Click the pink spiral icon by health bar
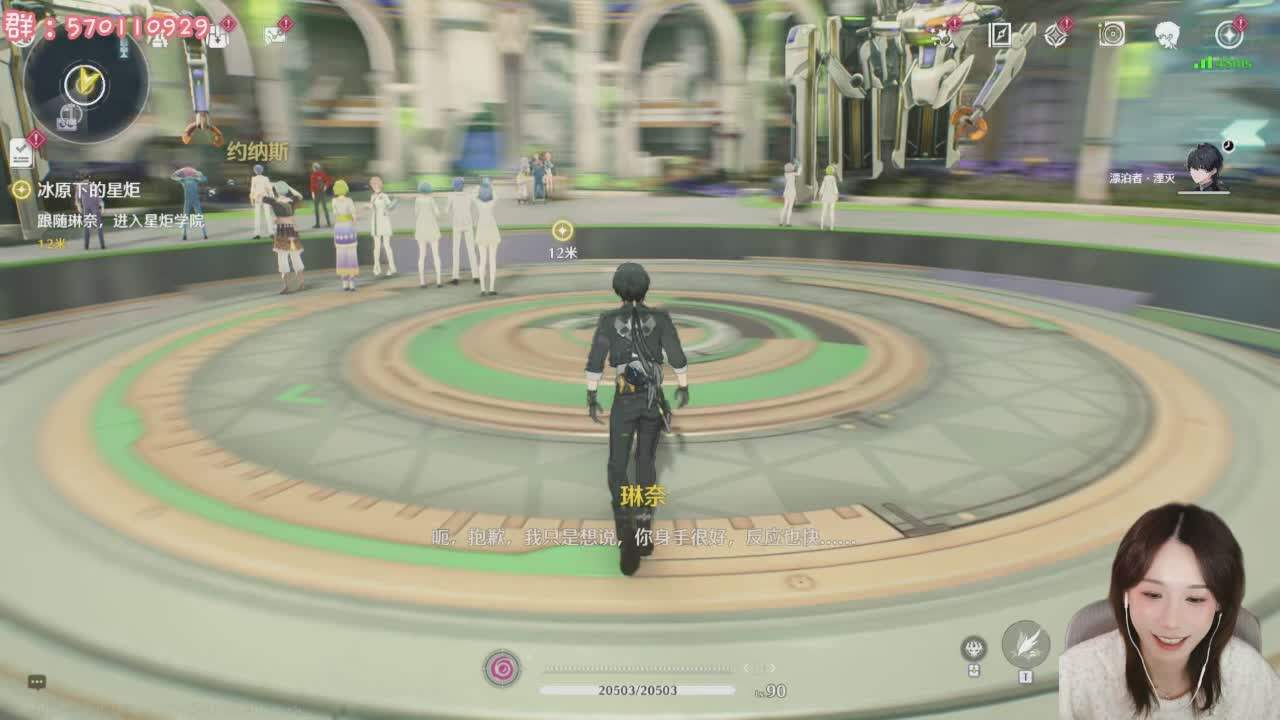The width and height of the screenshot is (1280, 720). (502, 668)
